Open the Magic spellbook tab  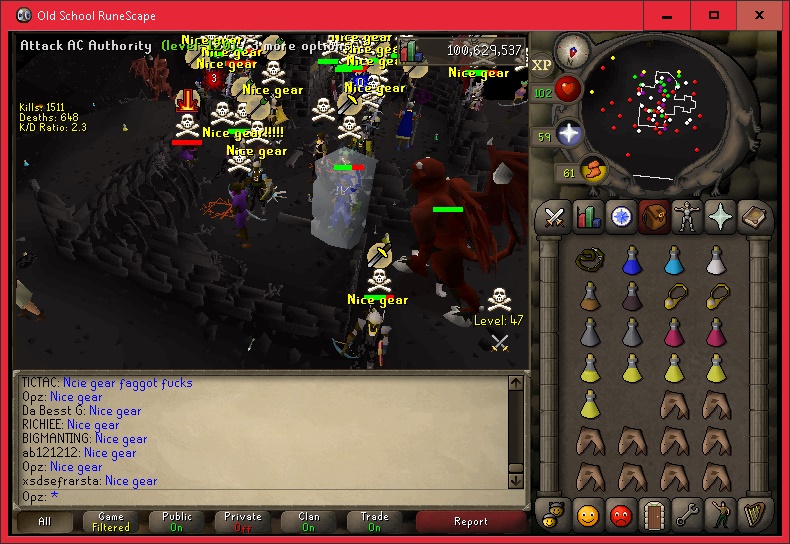click(755, 215)
